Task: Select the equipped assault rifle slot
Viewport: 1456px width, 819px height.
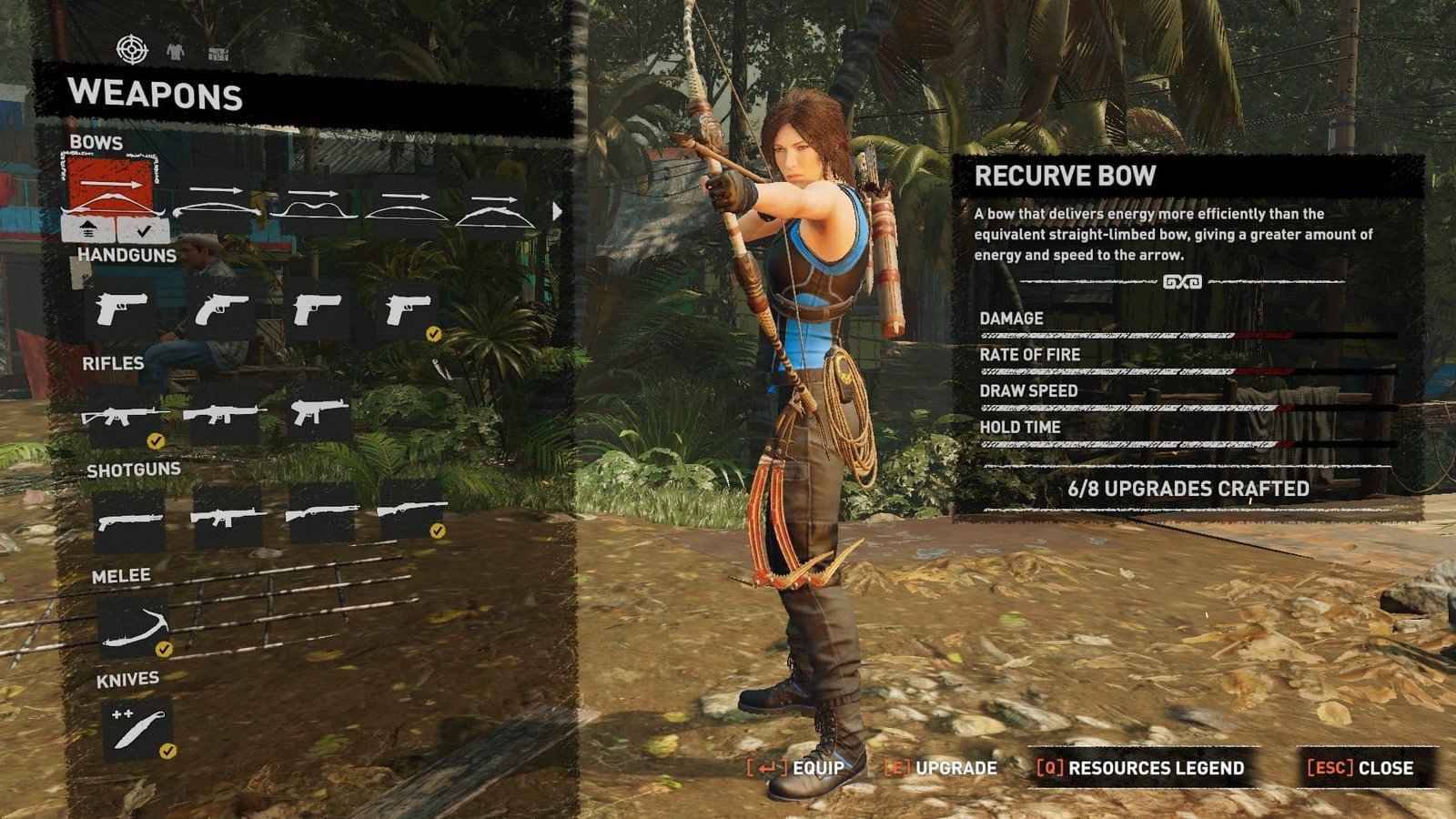Action: 125,417
